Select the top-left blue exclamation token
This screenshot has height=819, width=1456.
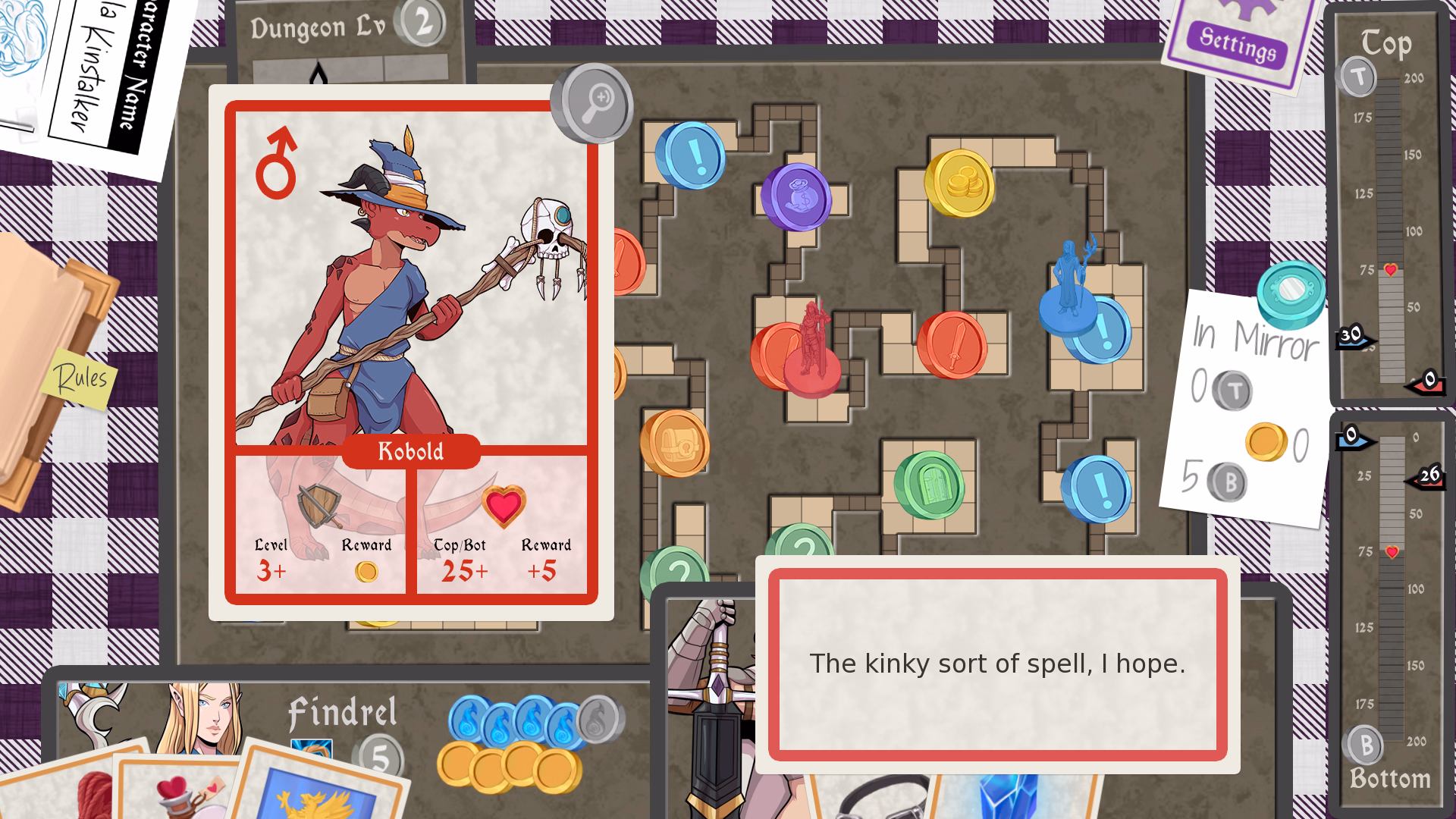(690, 155)
